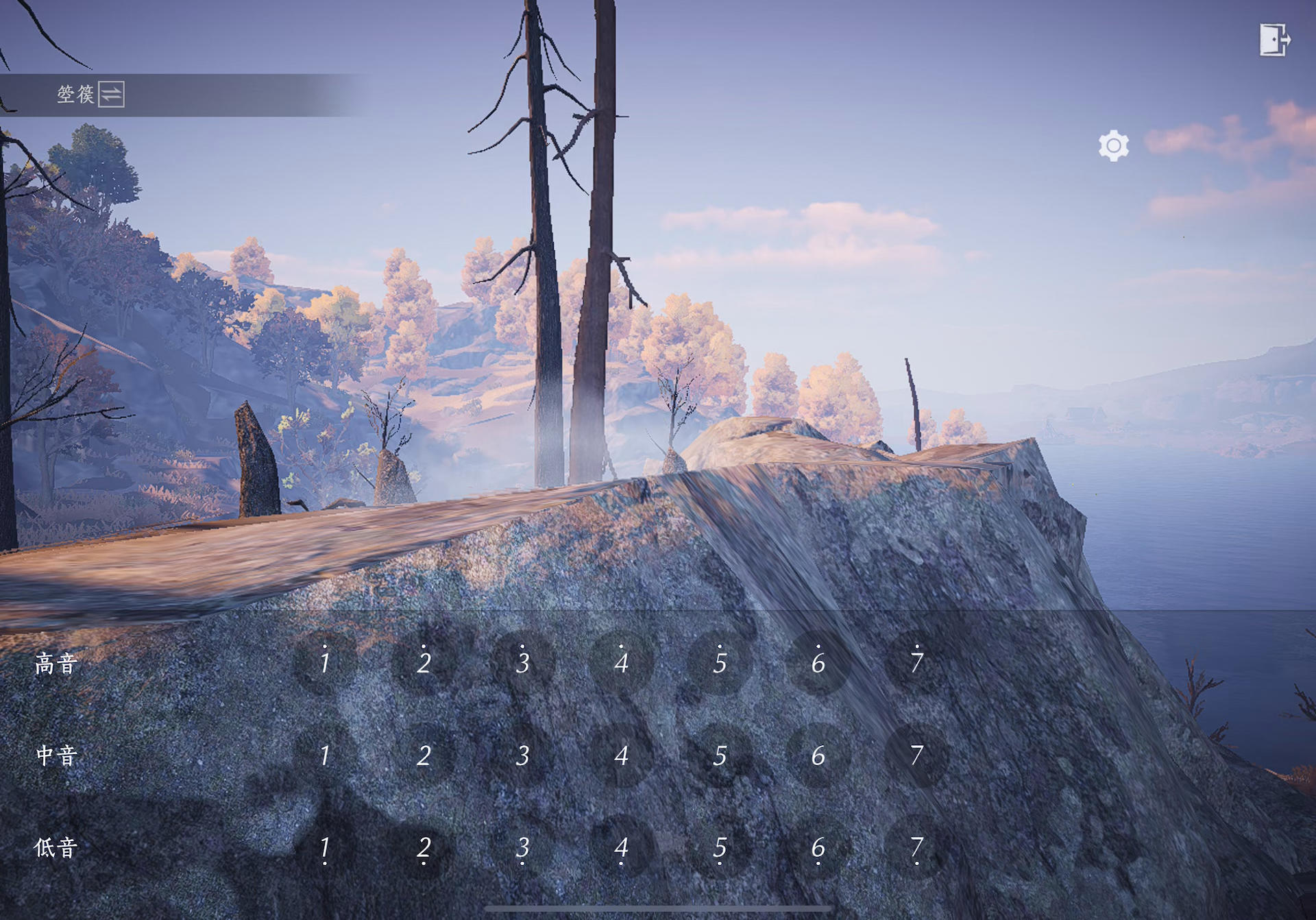This screenshot has width=1316, height=920.
Task: Play high-pitch (高音) note 2
Action: (x=424, y=662)
